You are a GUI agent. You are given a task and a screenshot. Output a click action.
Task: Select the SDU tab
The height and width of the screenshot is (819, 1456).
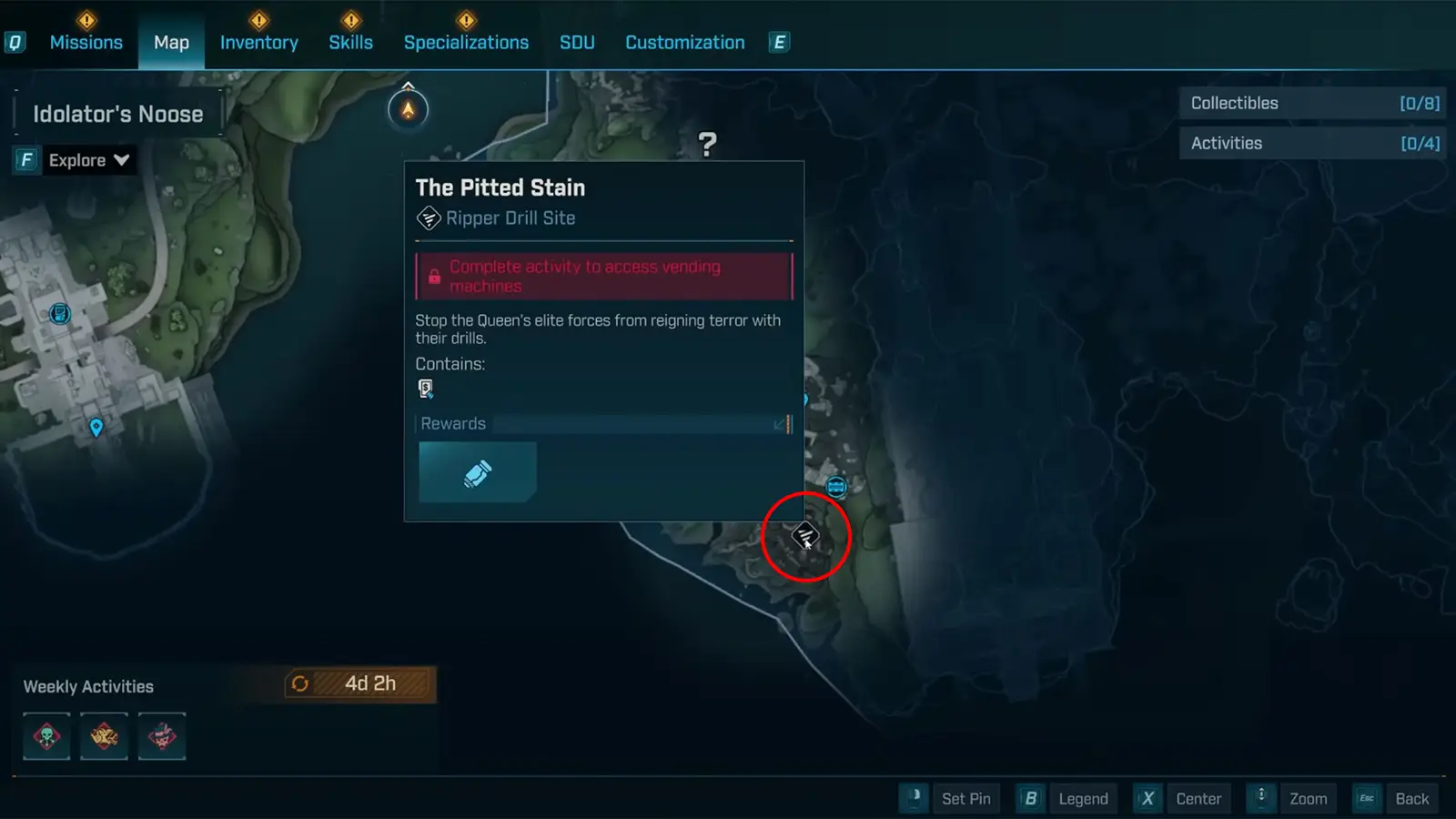coord(577,43)
